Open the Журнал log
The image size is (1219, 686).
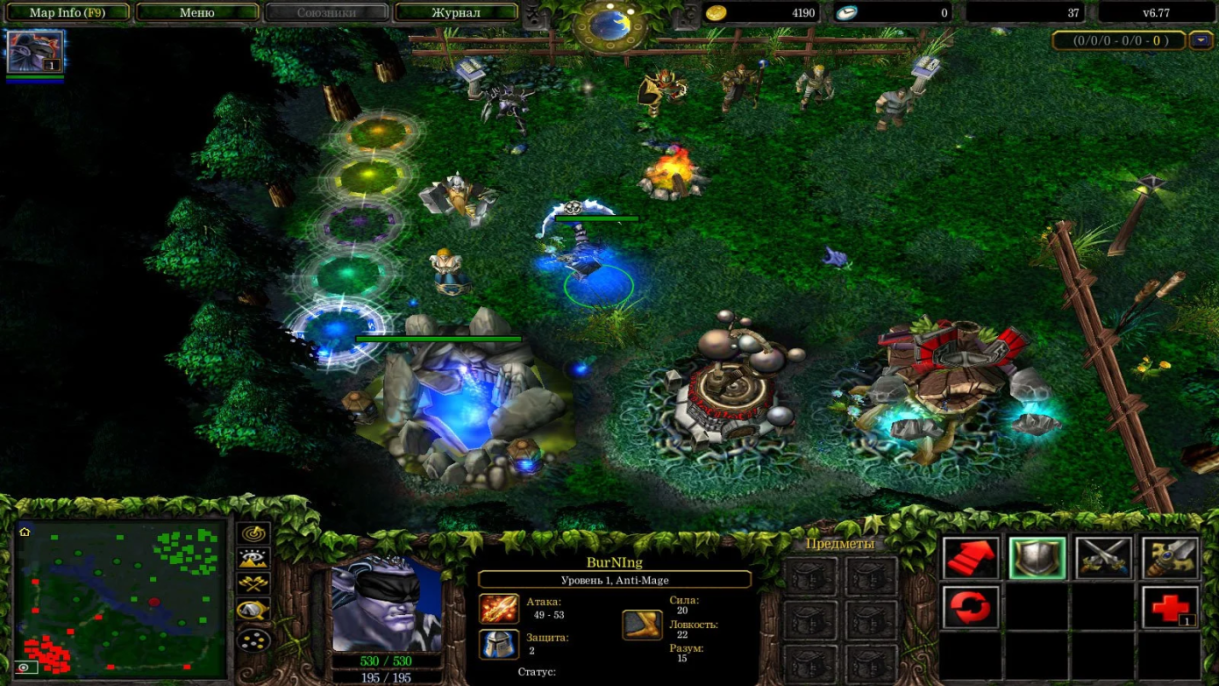455,13
